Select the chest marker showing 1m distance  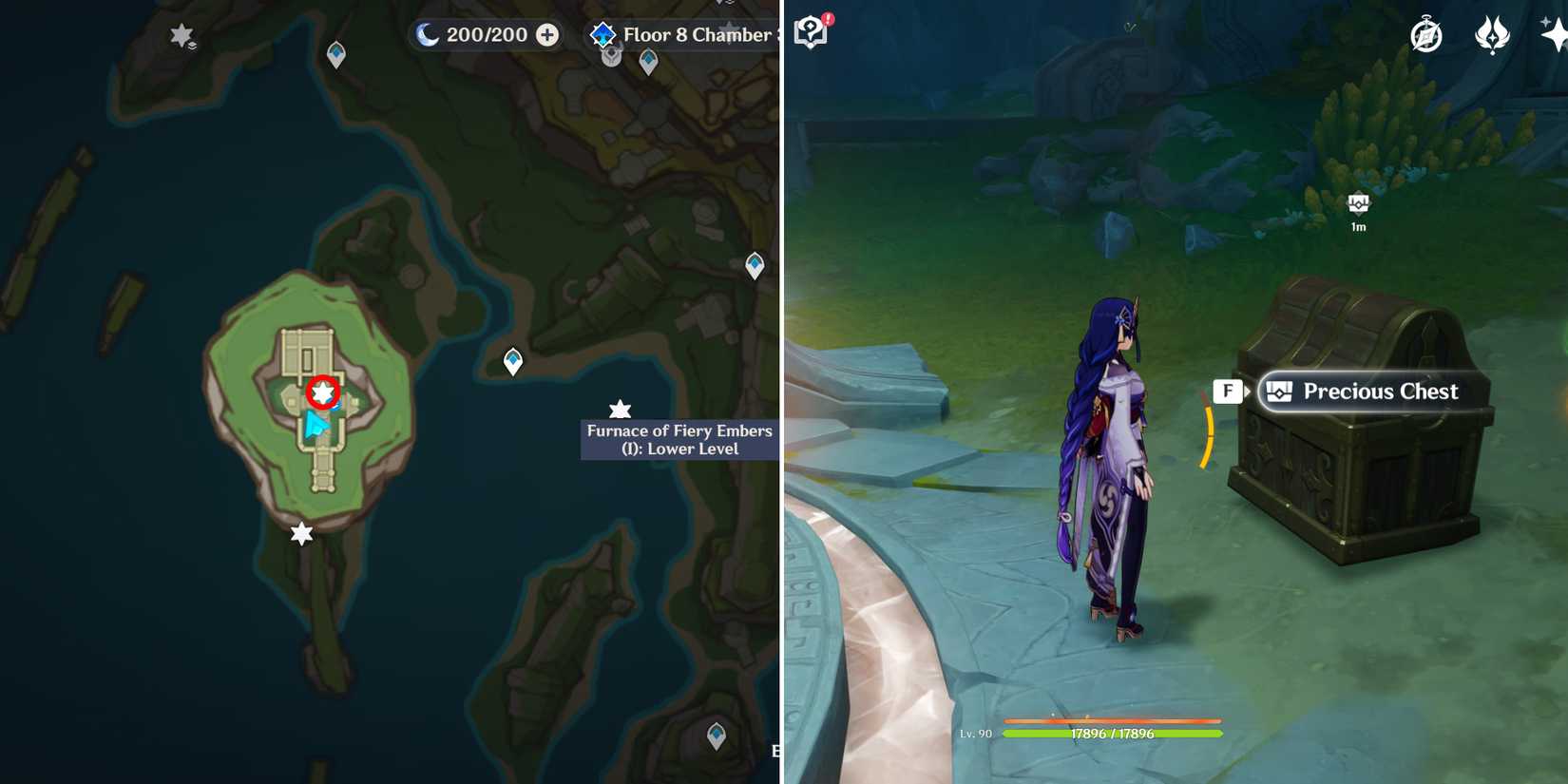coord(1358,204)
